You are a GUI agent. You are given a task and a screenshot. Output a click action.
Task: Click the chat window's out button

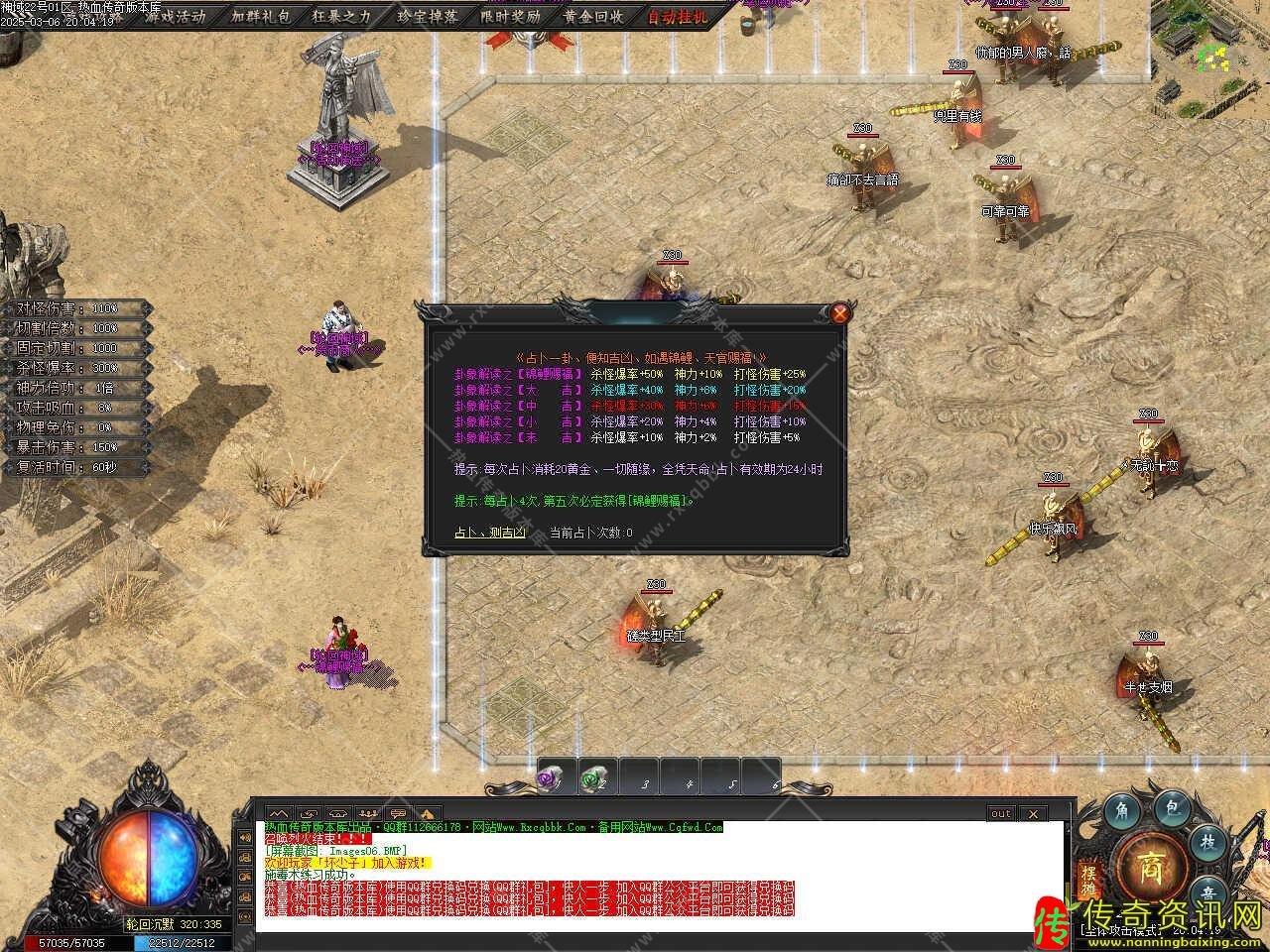pos(1000,813)
